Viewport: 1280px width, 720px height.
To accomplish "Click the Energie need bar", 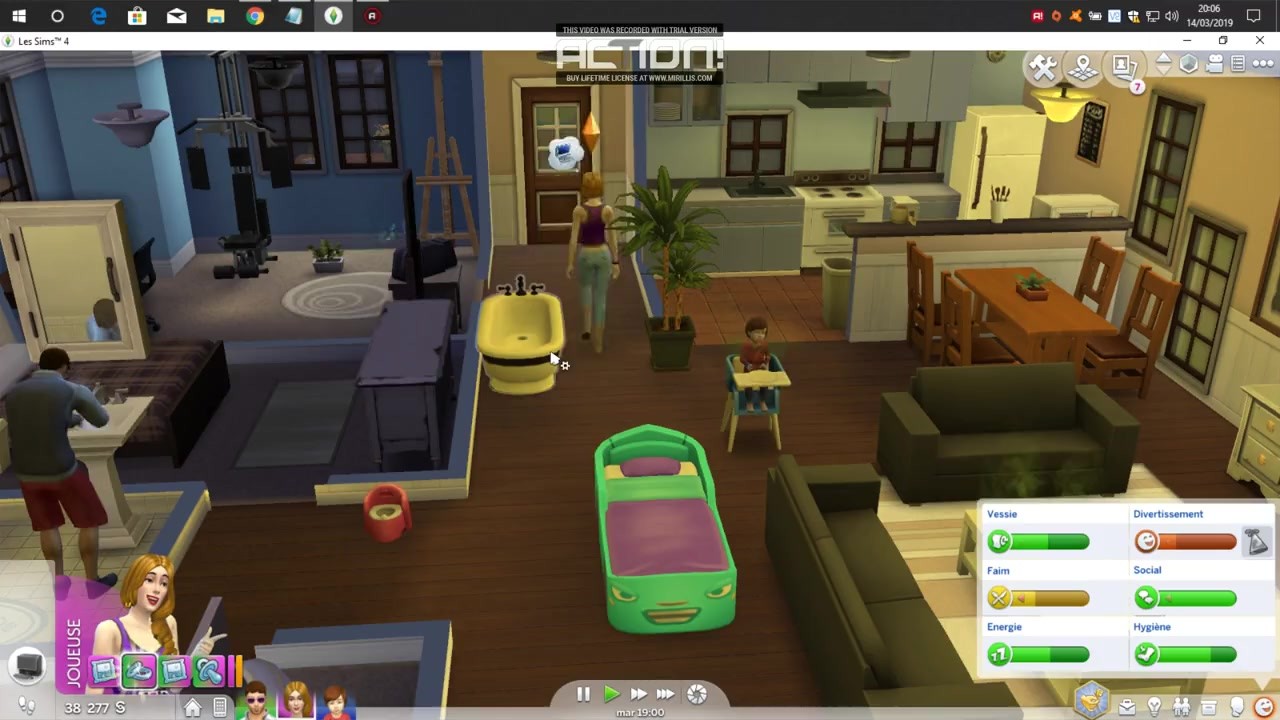I will pos(1038,654).
